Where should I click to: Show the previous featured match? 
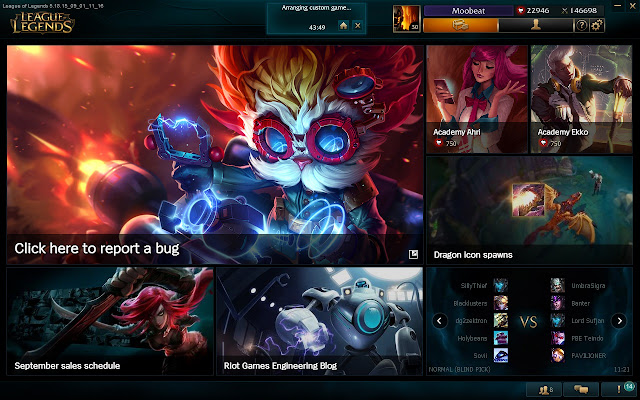[438, 321]
